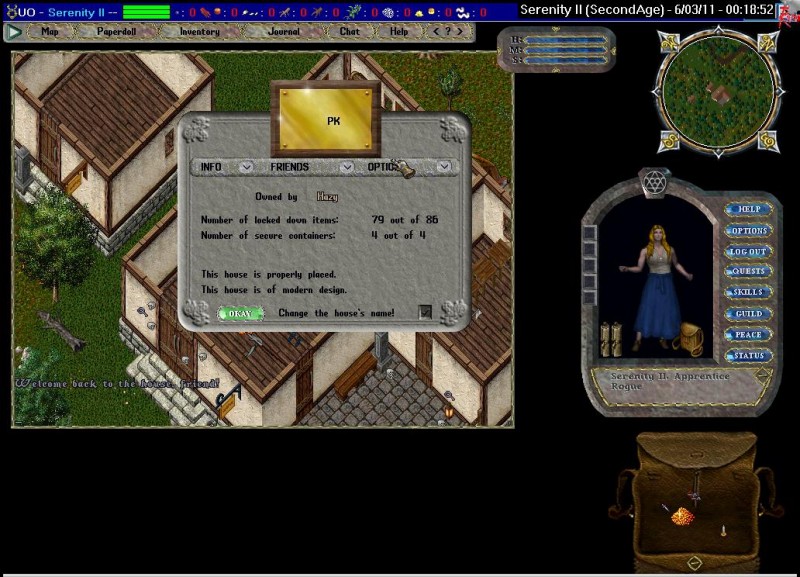Open Chat from top menu bar

coord(349,31)
